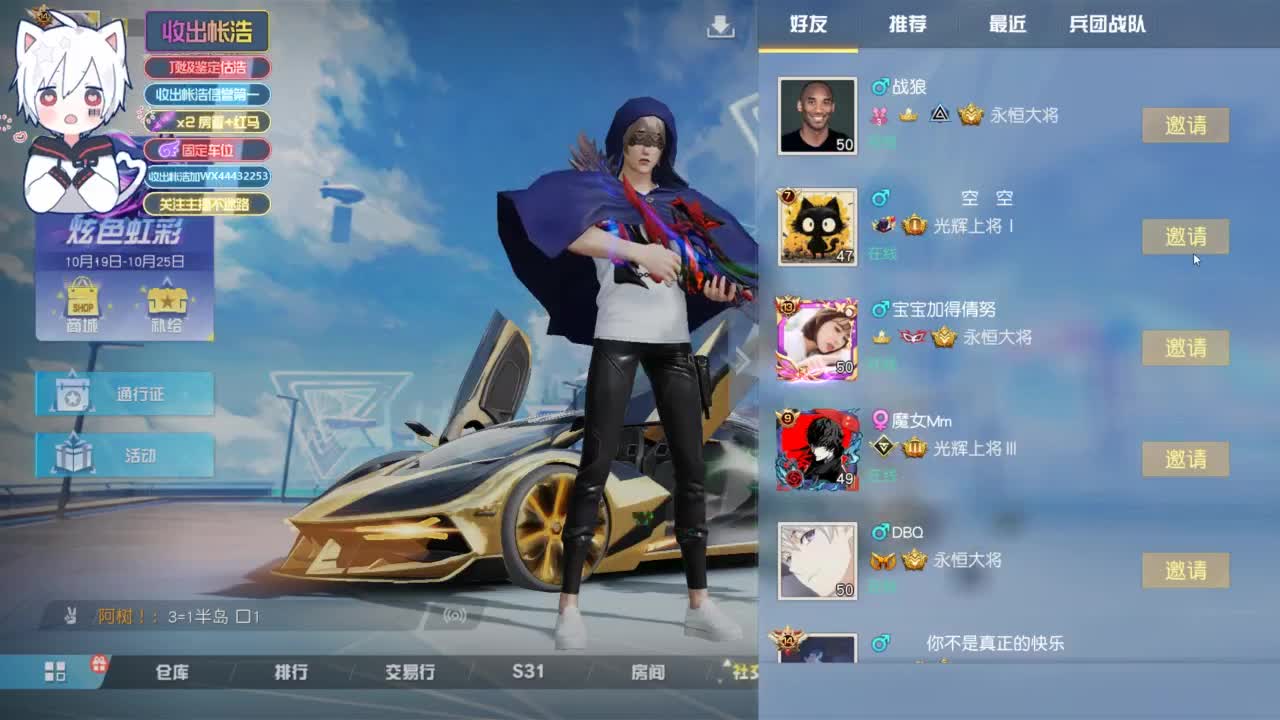
Task: Click DBQ's avatar portrait
Action: click(x=817, y=560)
